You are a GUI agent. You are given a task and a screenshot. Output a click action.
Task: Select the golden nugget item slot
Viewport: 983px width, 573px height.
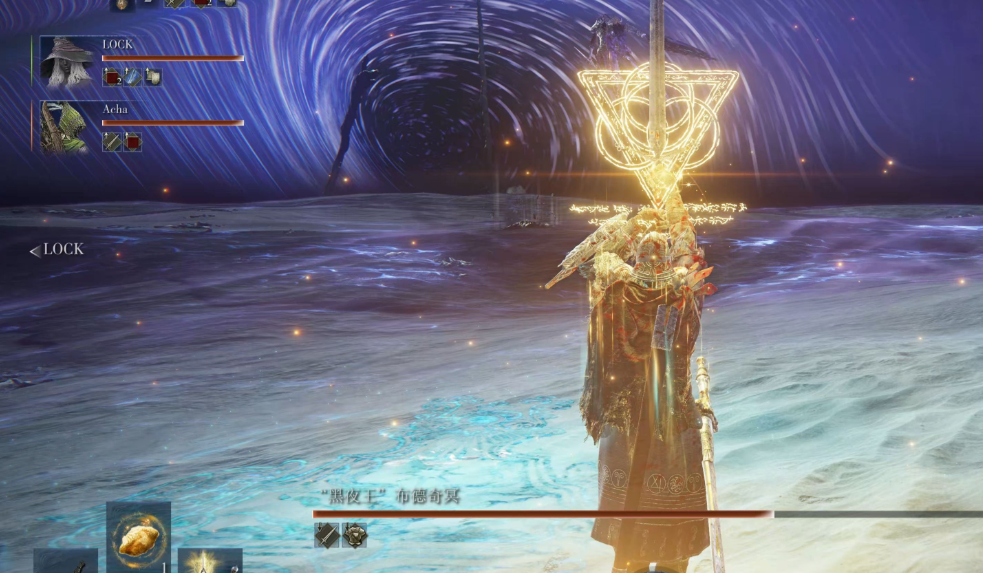138,537
